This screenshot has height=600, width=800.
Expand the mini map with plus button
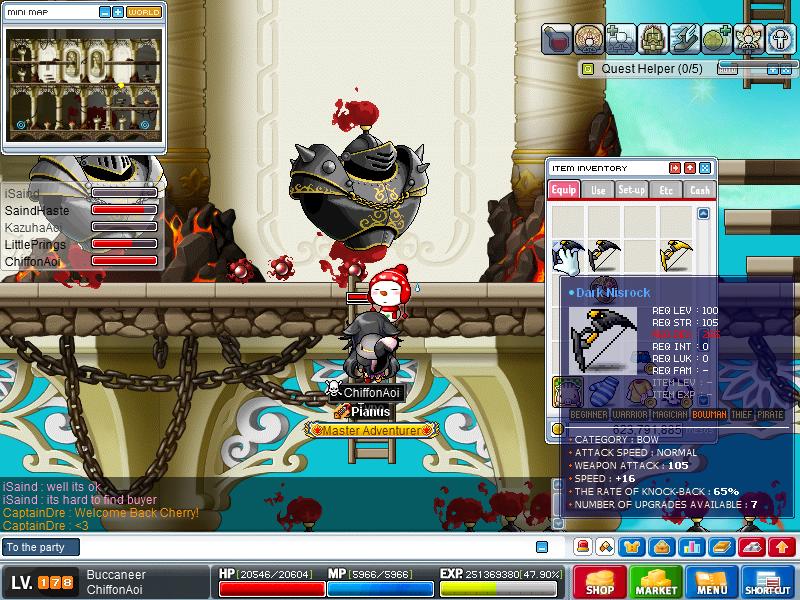pos(118,13)
